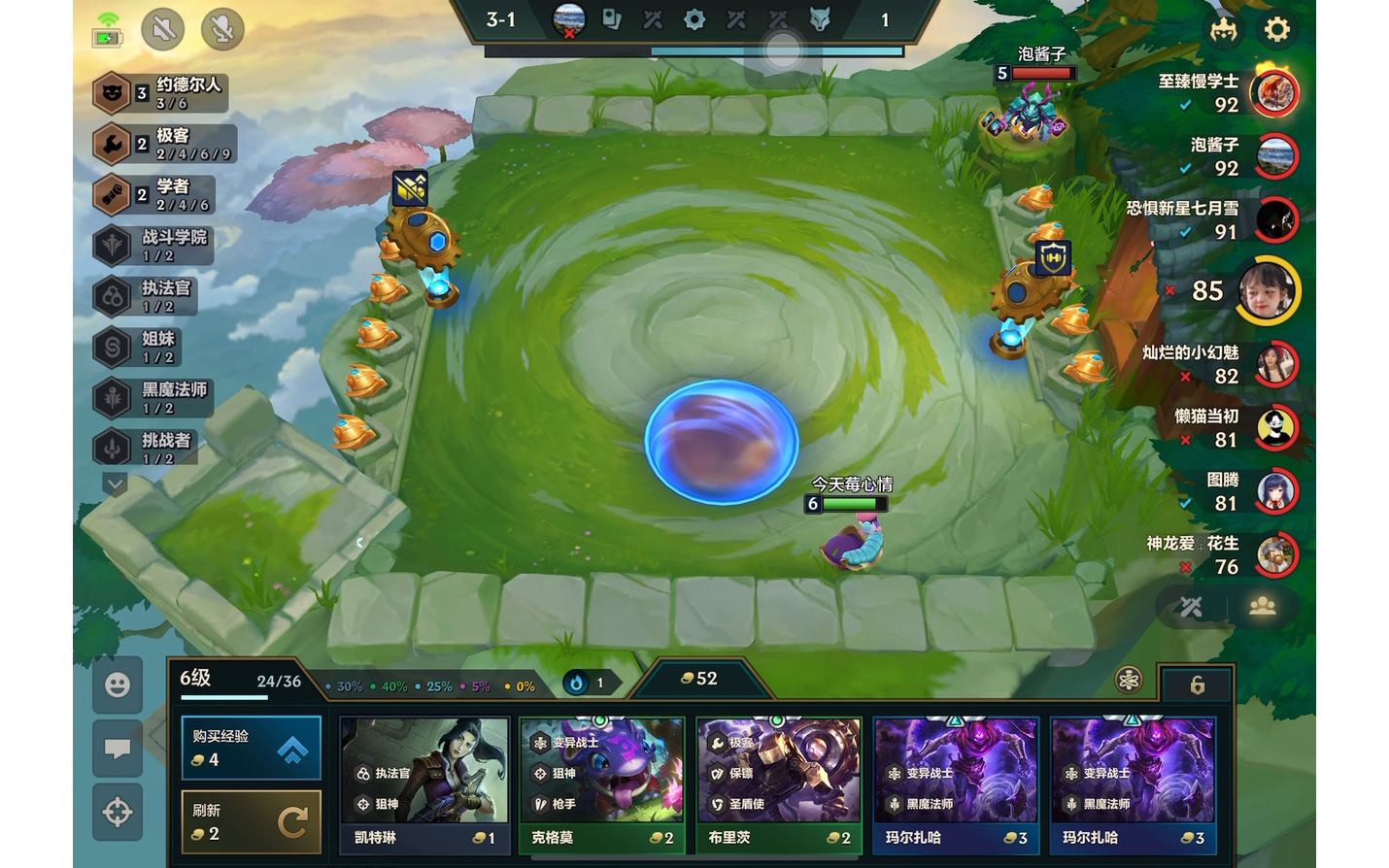
Task: Open the emoji emote panel
Action: (118, 685)
